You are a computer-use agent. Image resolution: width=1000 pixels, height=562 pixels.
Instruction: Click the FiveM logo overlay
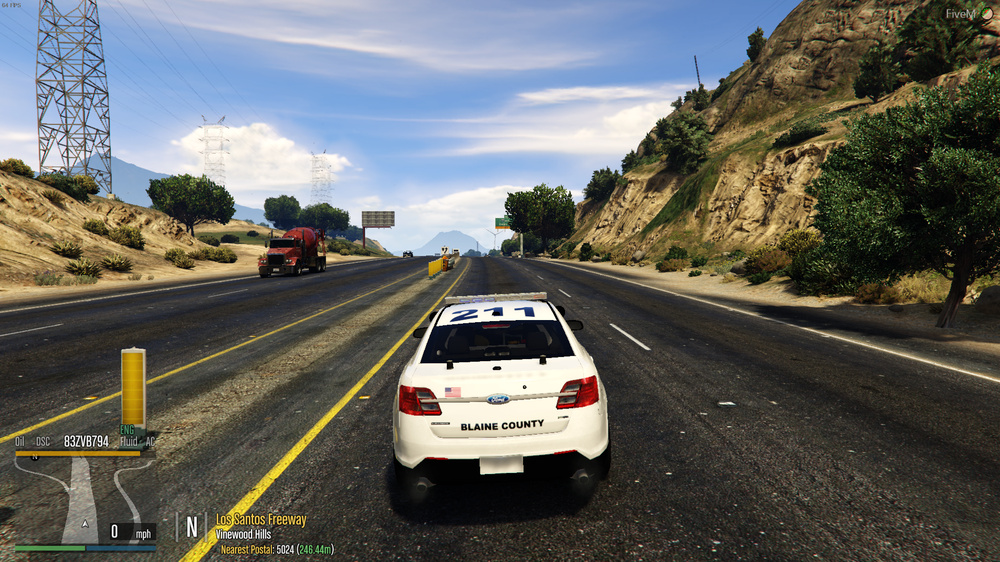tap(971, 14)
